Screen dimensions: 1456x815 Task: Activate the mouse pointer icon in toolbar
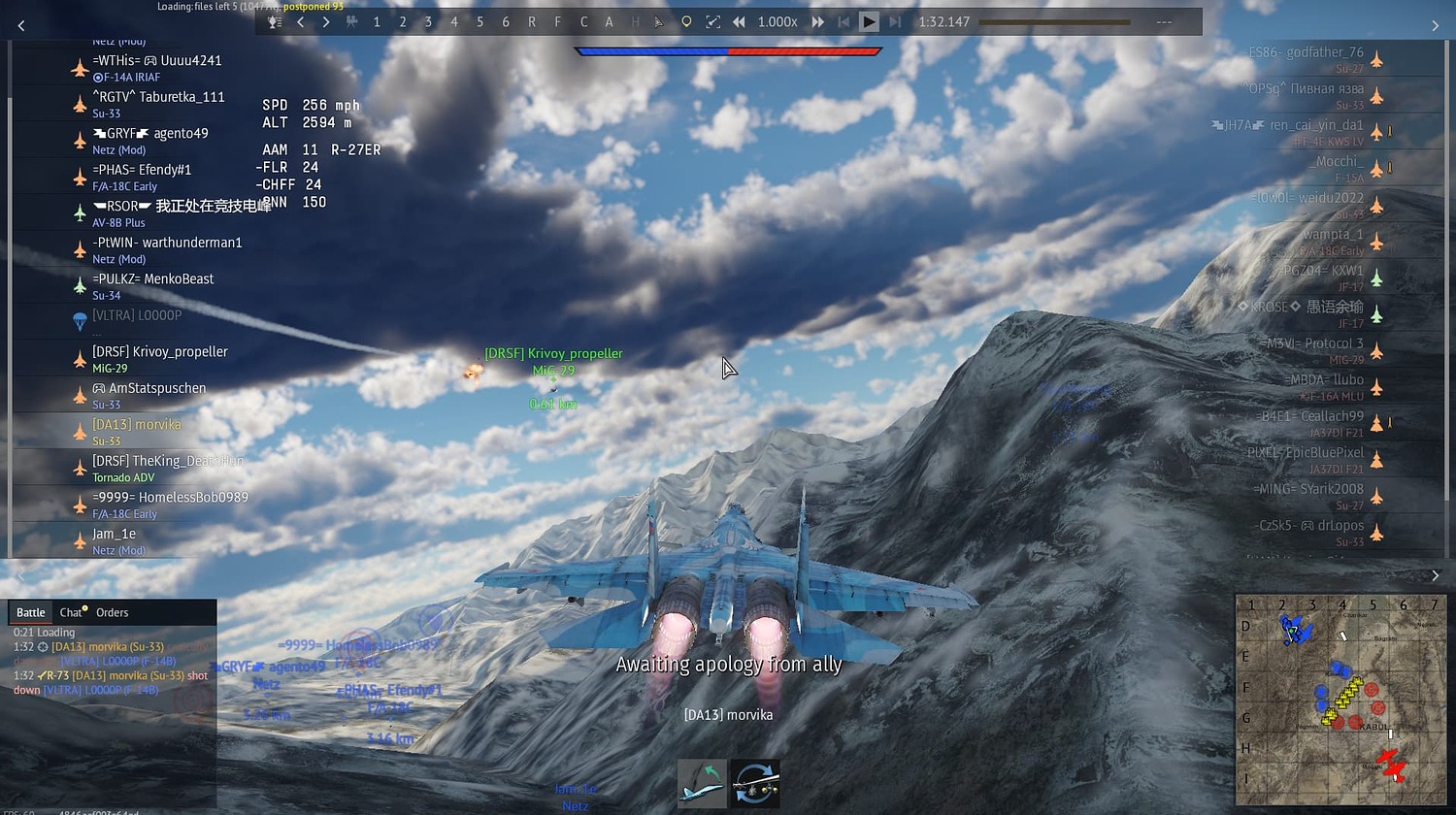click(x=660, y=20)
